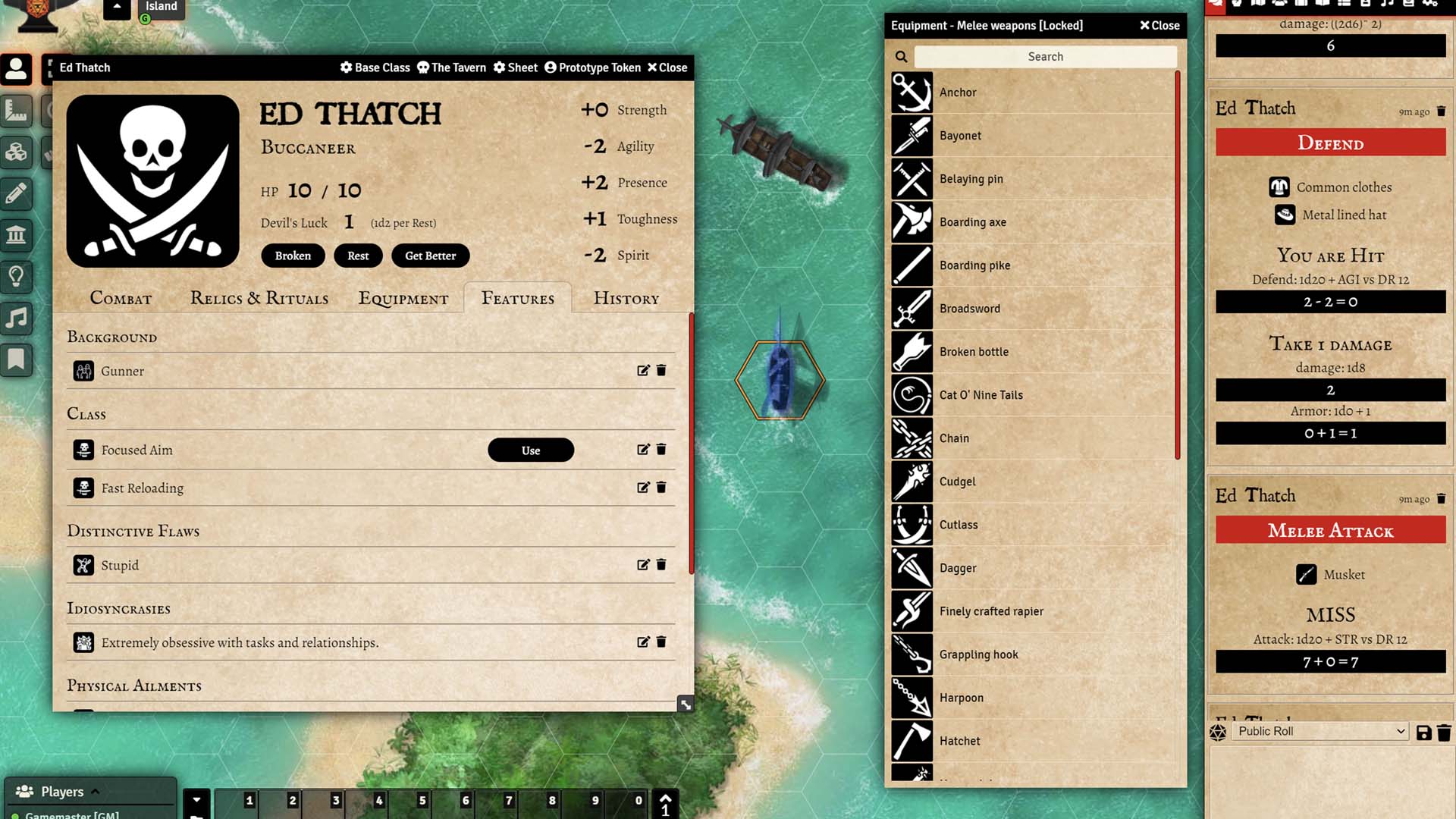Use the Focused Aim class feature
The width and height of the screenshot is (1456, 819).
[530, 450]
